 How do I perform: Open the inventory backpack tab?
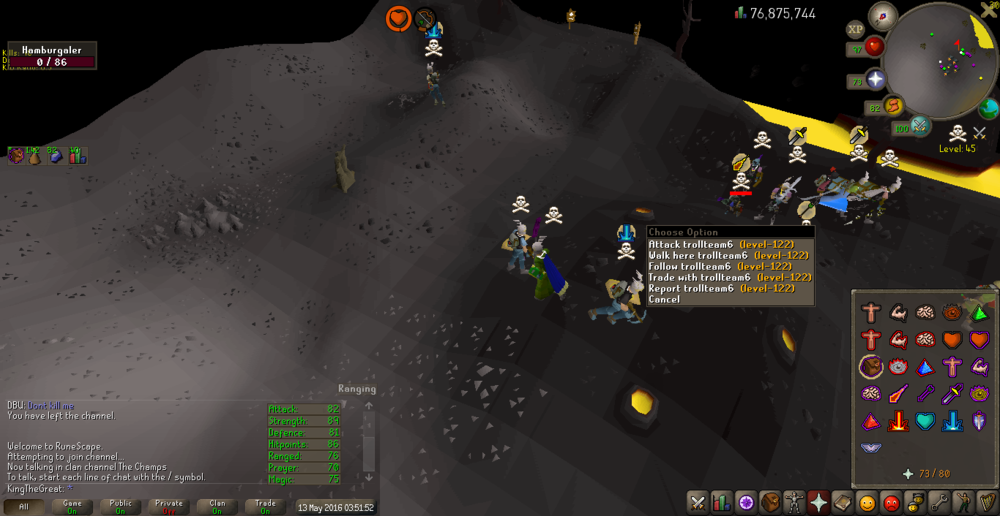coord(770,502)
